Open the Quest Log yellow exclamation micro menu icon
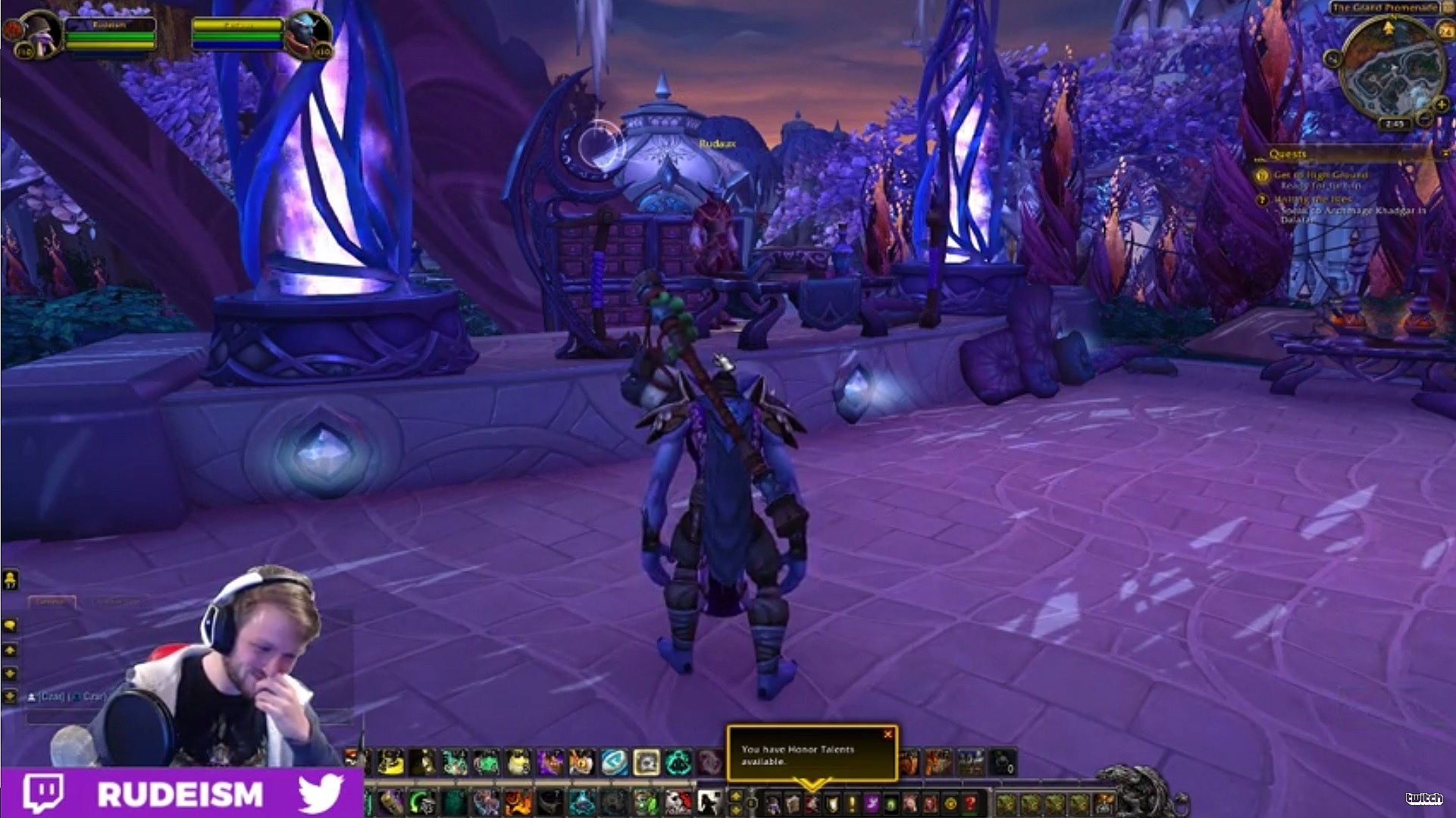The height and width of the screenshot is (818, 1456). click(x=850, y=803)
